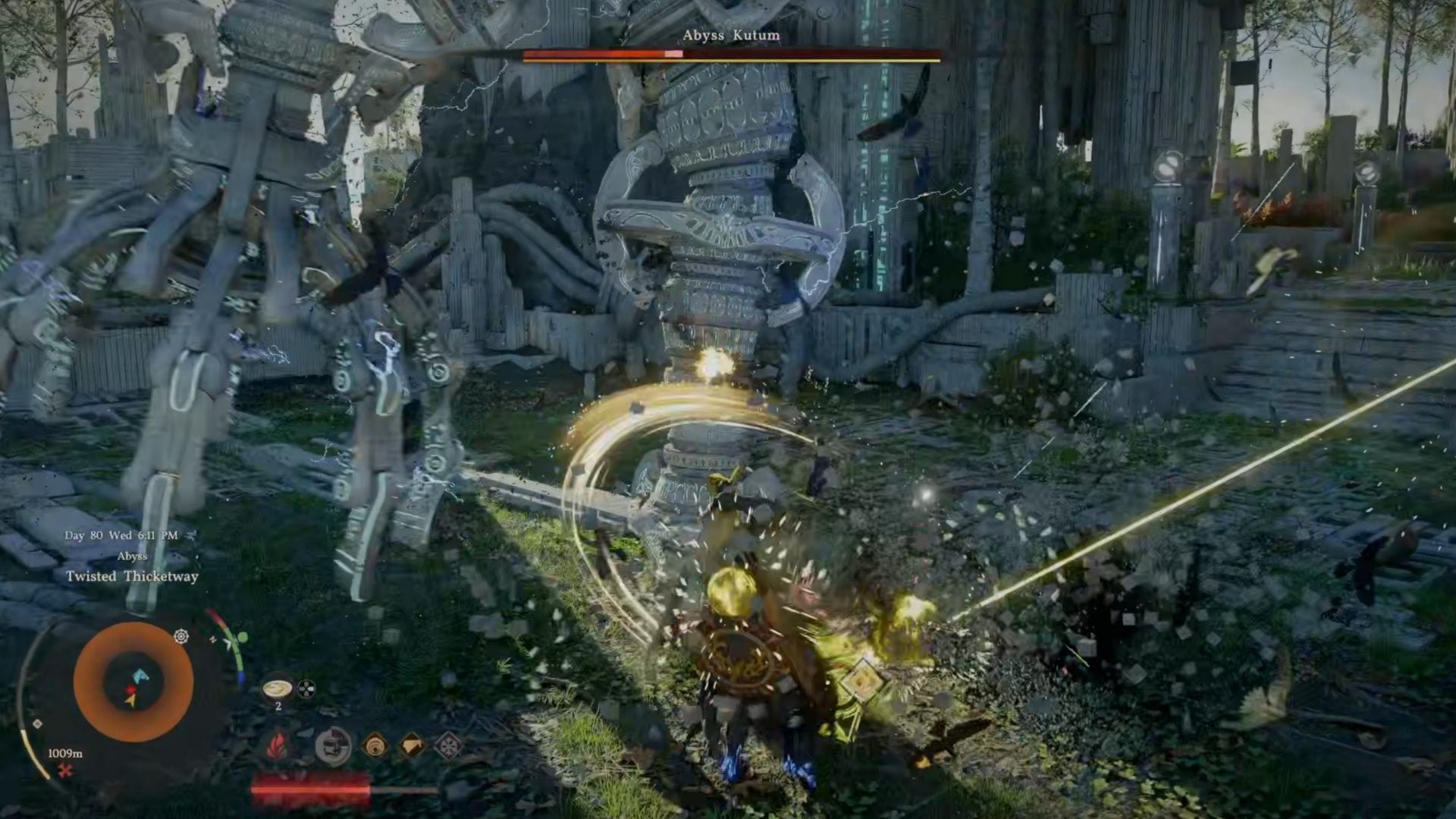Select the food bowl quick-use item
The image size is (1456, 819).
pyautogui.click(x=277, y=688)
